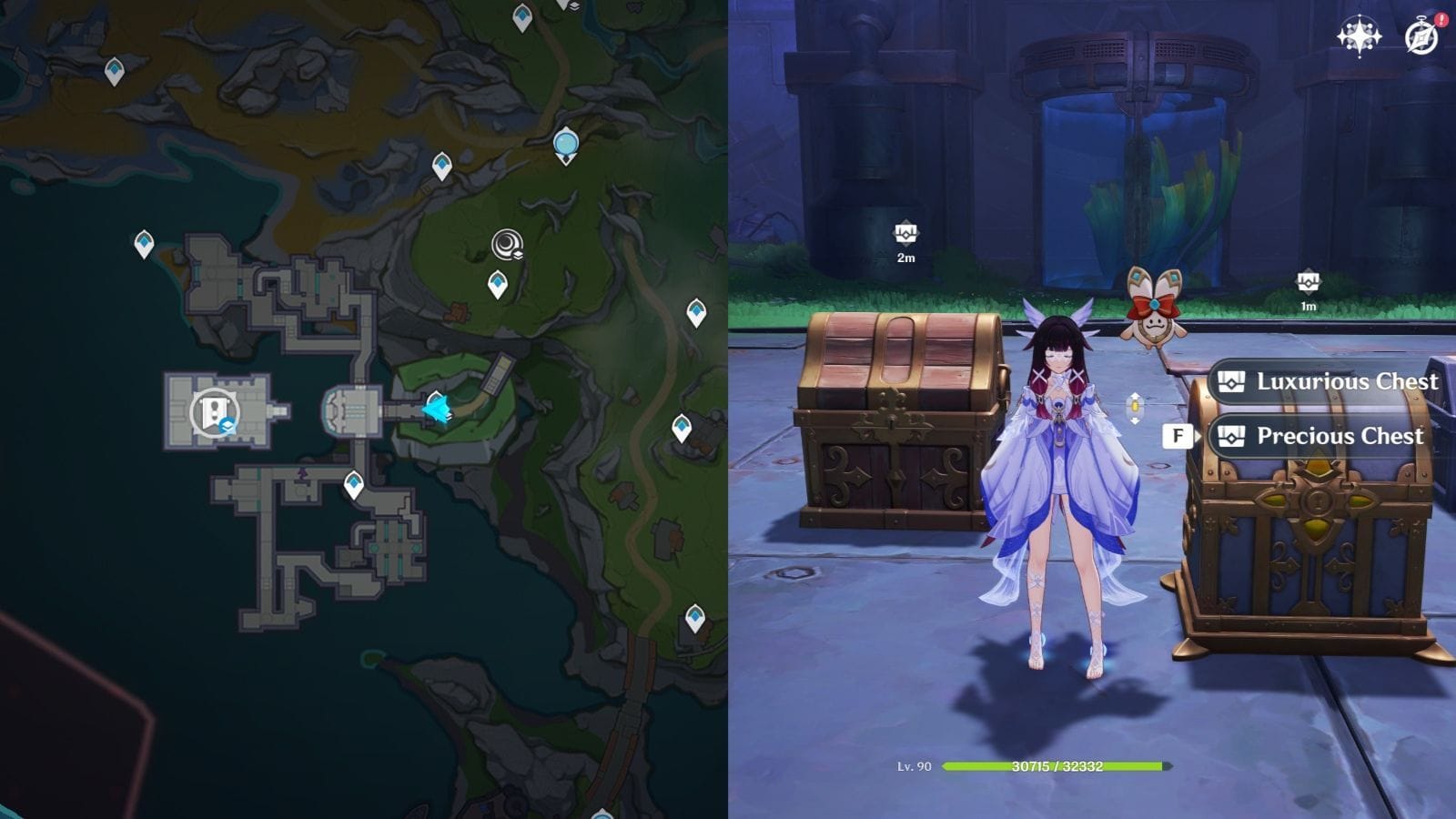
Task: Select the domain icon inside the map facility
Action: tap(213, 411)
